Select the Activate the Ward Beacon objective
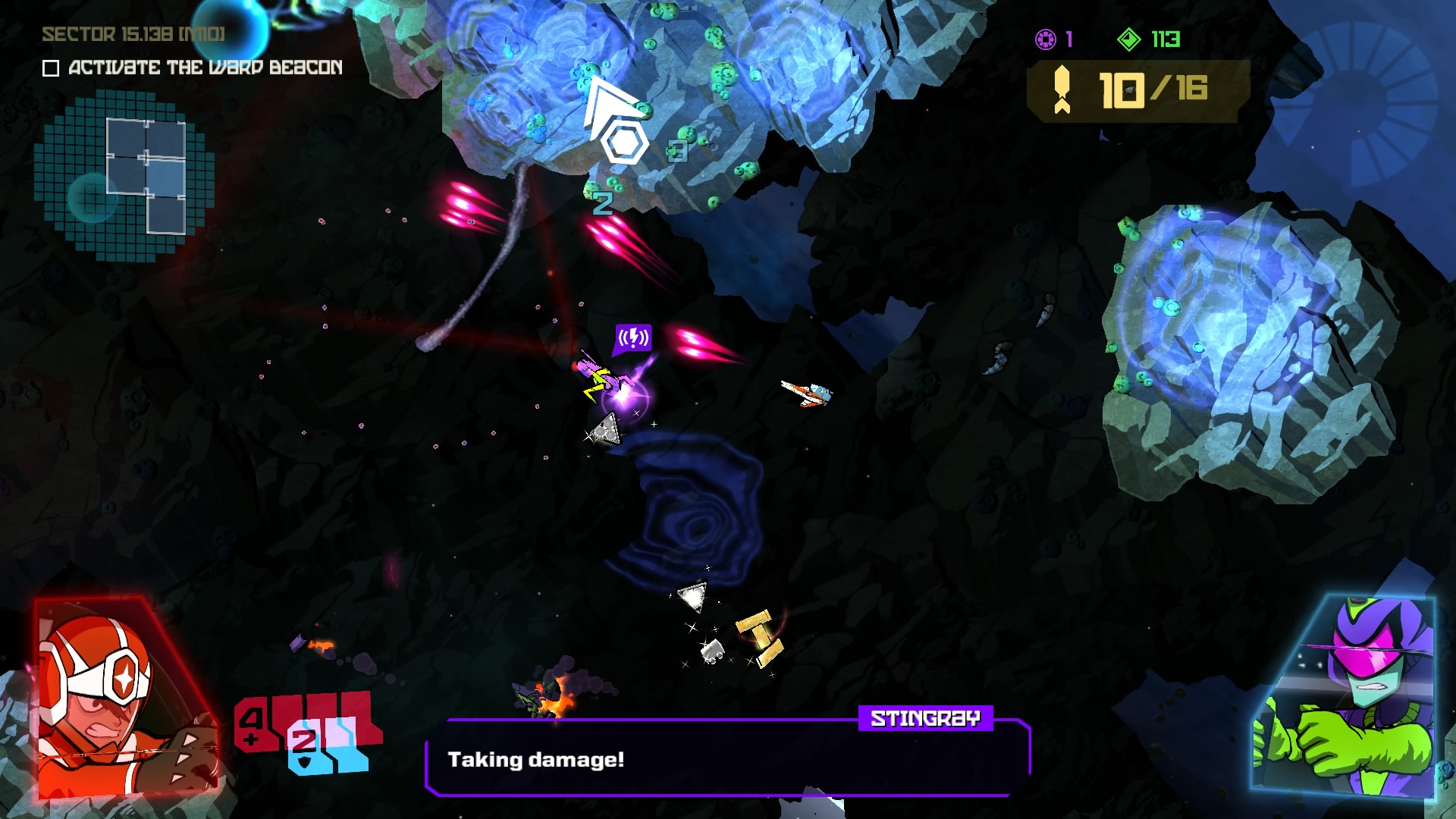 point(205,67)
